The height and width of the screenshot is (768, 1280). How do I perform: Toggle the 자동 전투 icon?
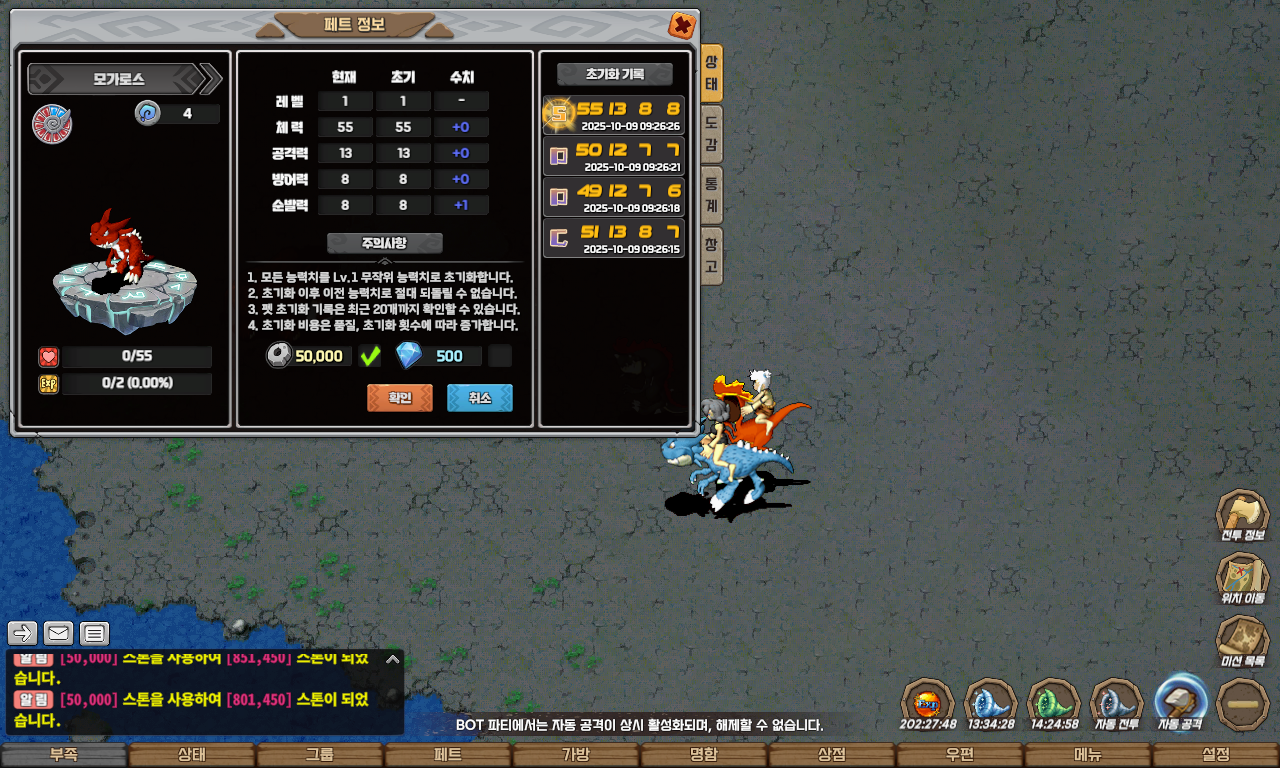(1117, 702)
